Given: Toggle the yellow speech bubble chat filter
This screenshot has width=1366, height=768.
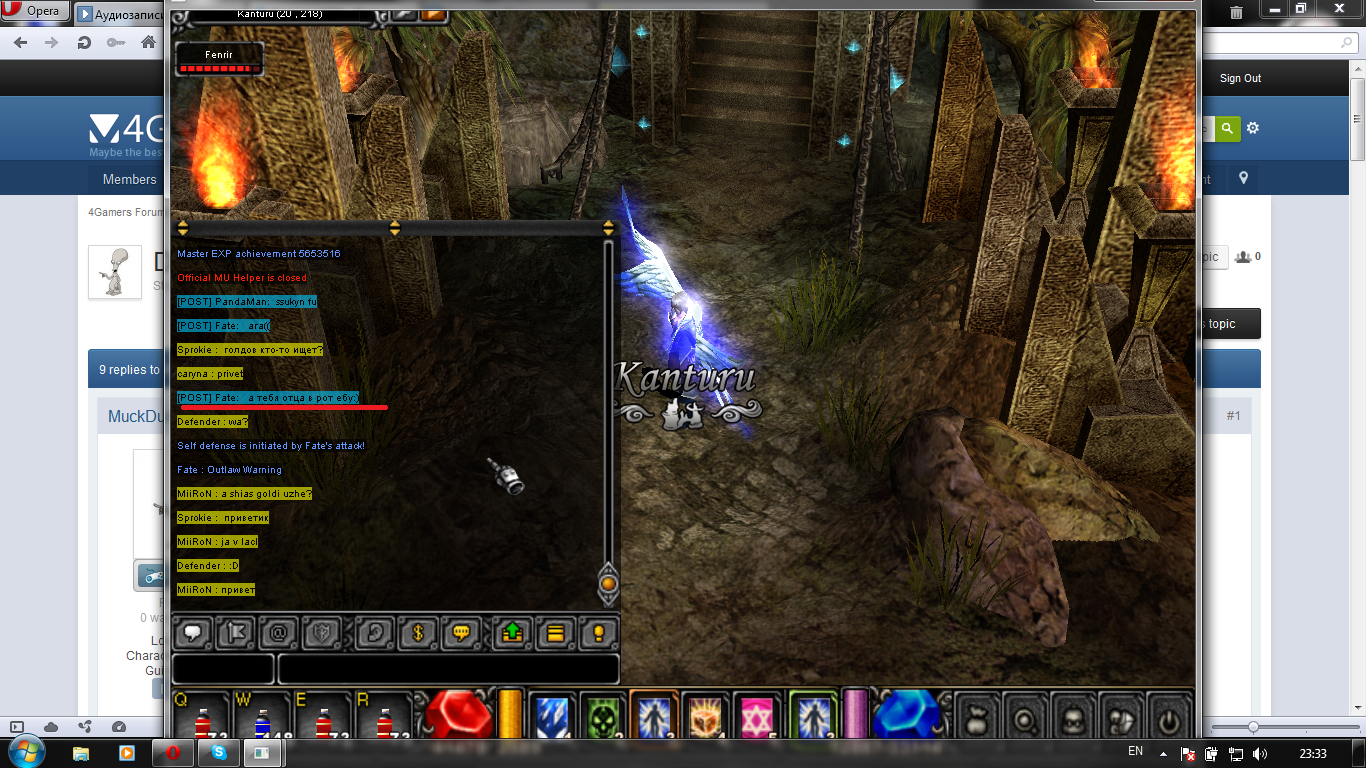Looking at the screenshot, I should [463, 633].
